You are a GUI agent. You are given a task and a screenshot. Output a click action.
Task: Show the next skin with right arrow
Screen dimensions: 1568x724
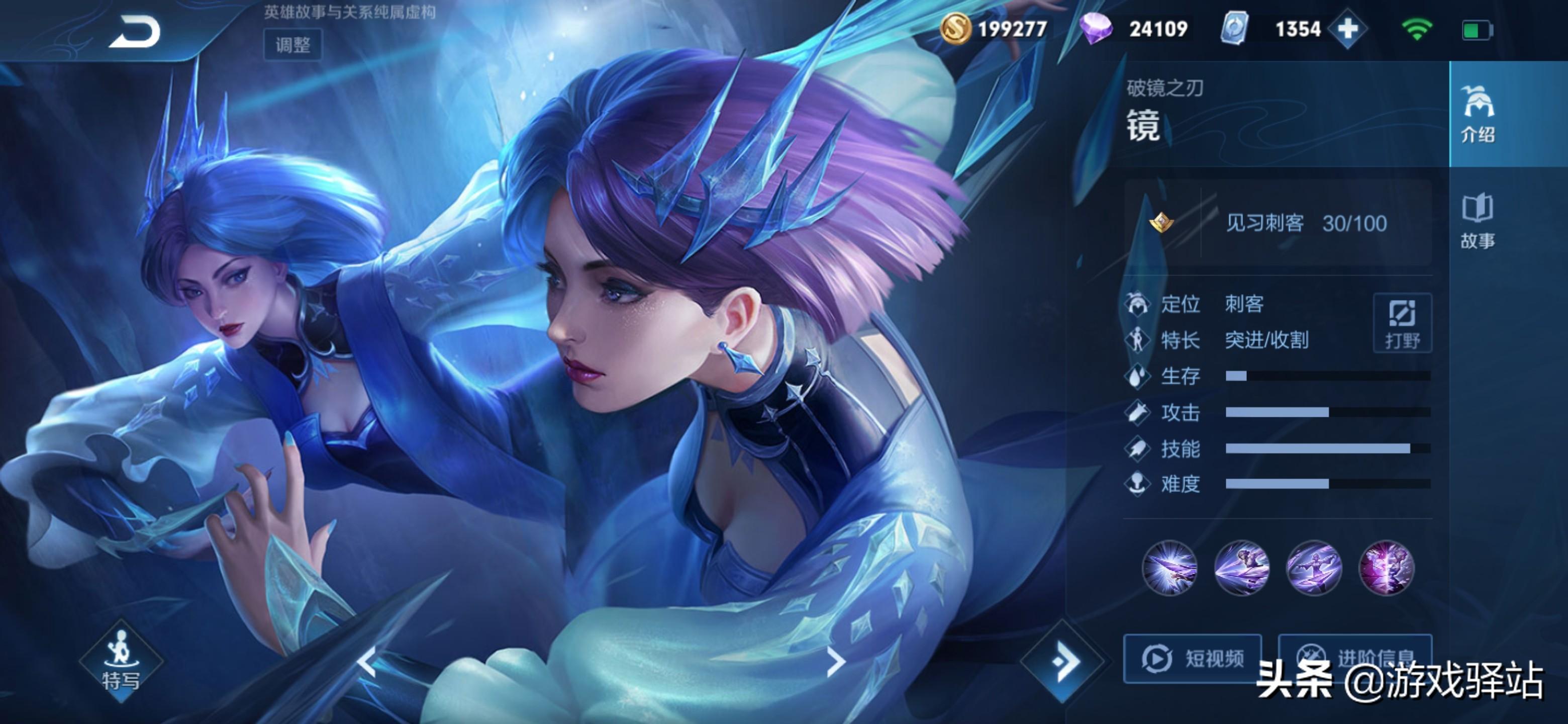point(836,661)
